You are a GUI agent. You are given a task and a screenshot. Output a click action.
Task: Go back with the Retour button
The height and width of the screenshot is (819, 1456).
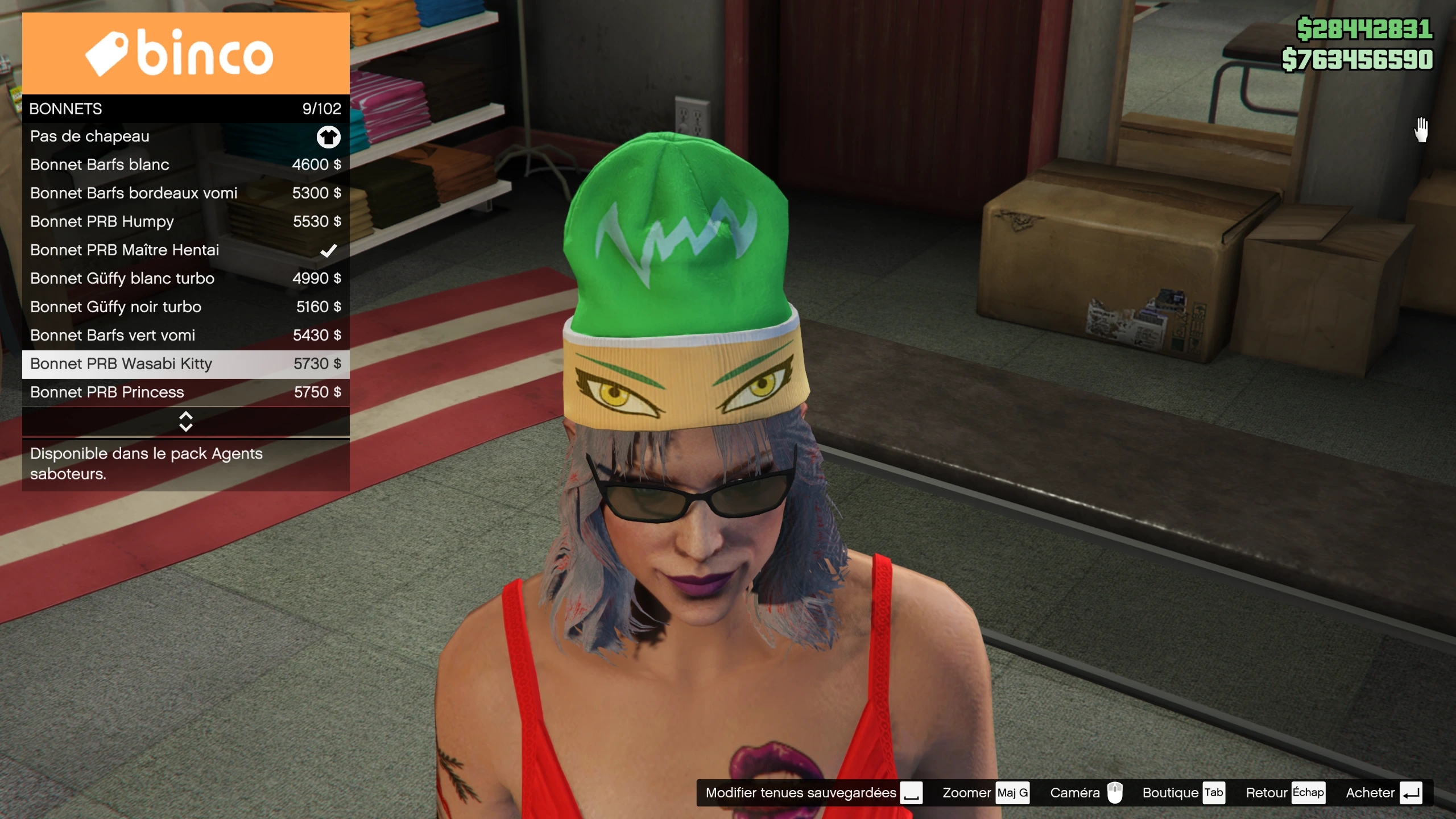click(x=1285, y=793)
